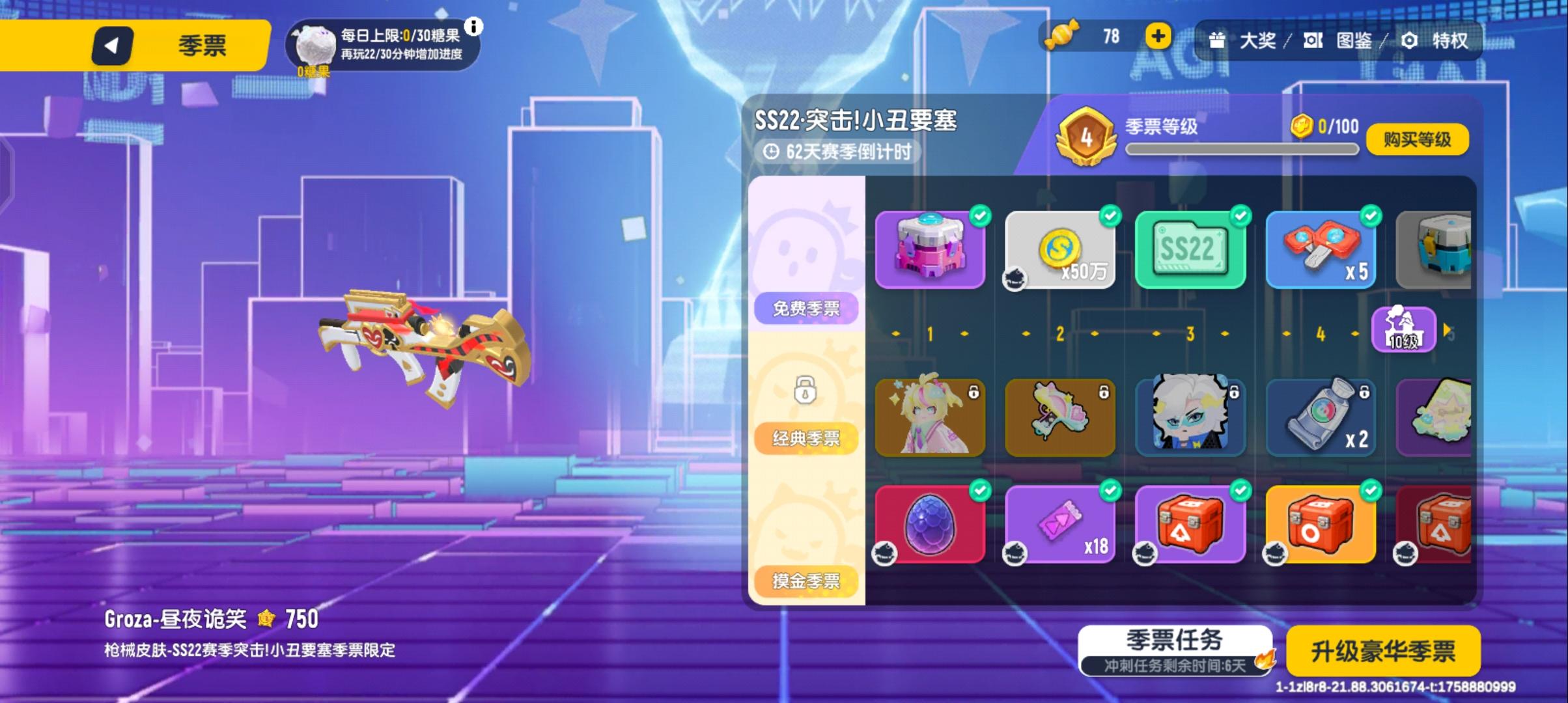This screenshot has height=703, width=1568.
Task: Select the SS22 card reward at level 3
Action: coord(1190,249)
